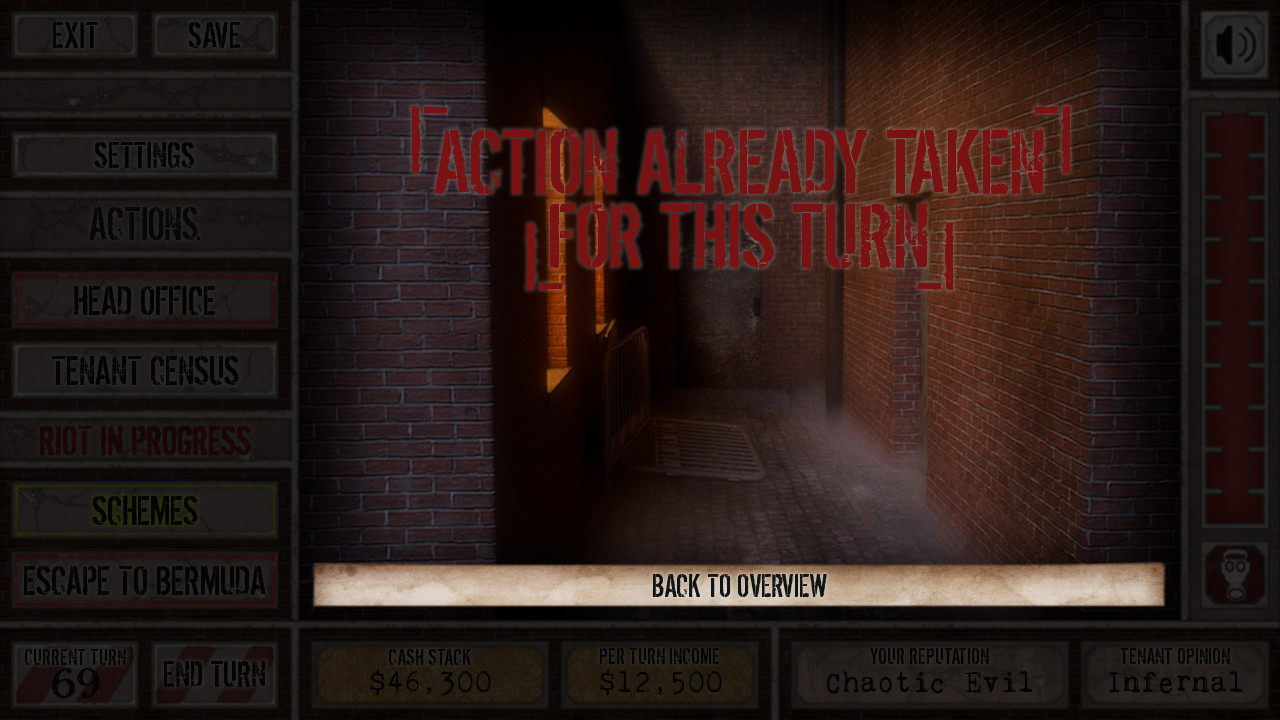Select Escape to Bermuda
This screenshot has width=1280, height=720.
click(x=145, y=580)
